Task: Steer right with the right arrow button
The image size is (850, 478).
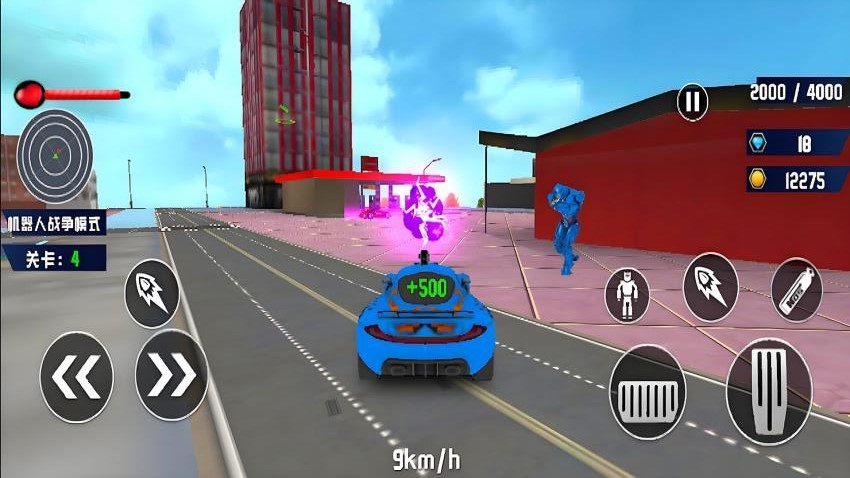Action: [x=171, y=375]
